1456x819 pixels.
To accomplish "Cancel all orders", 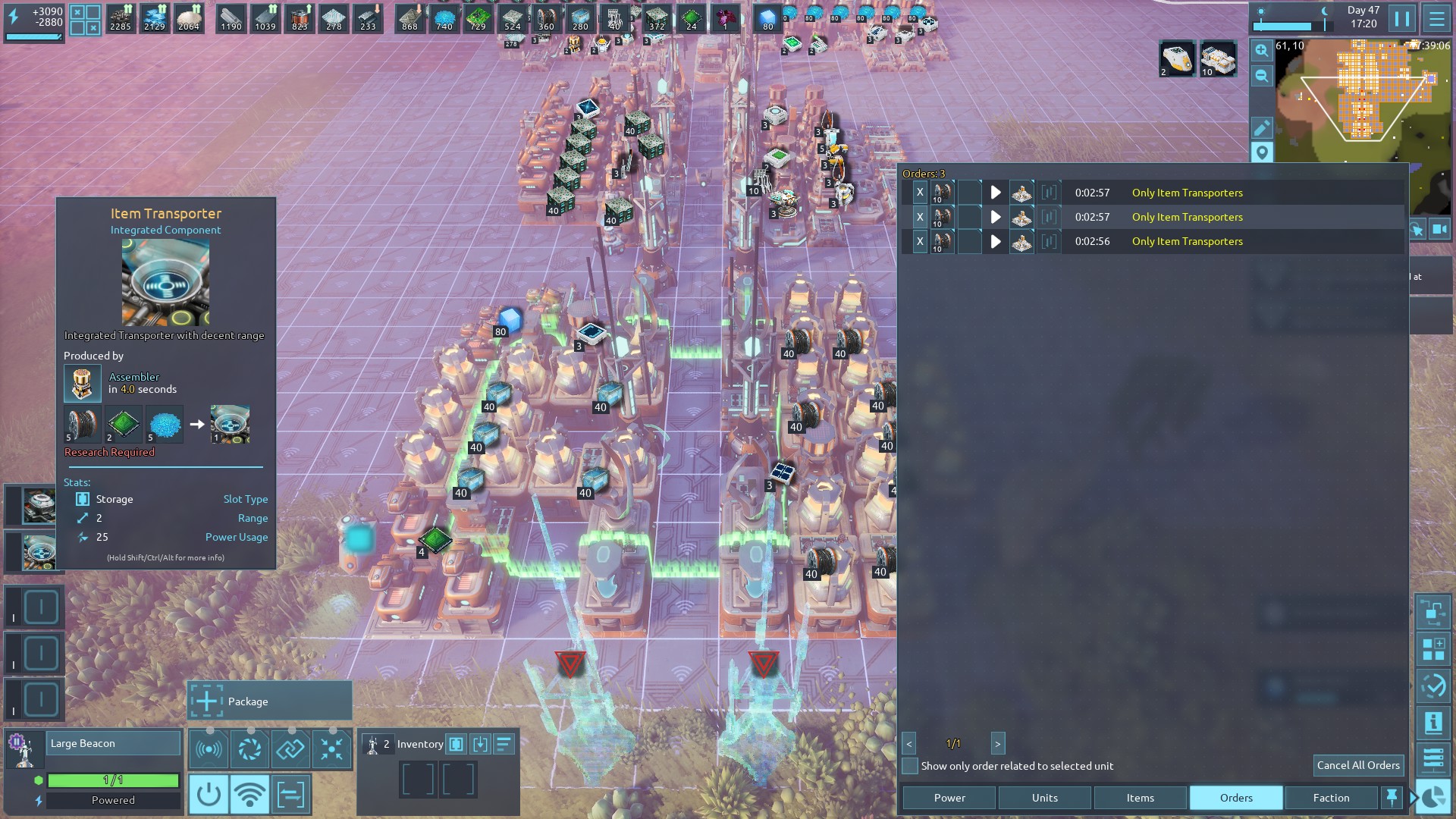I will point(1357,765).
